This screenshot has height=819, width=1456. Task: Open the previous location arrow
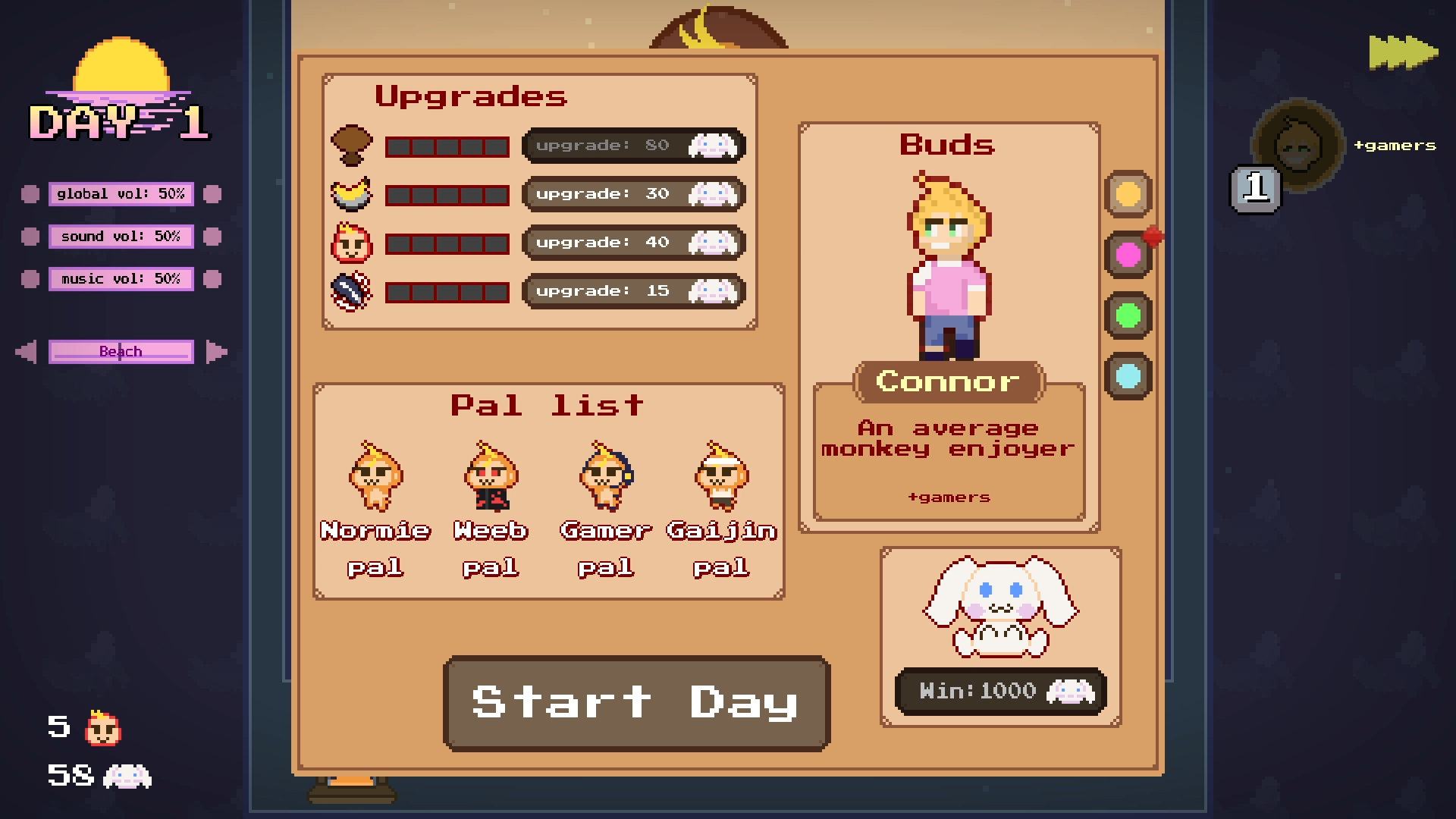pos(26,351)
